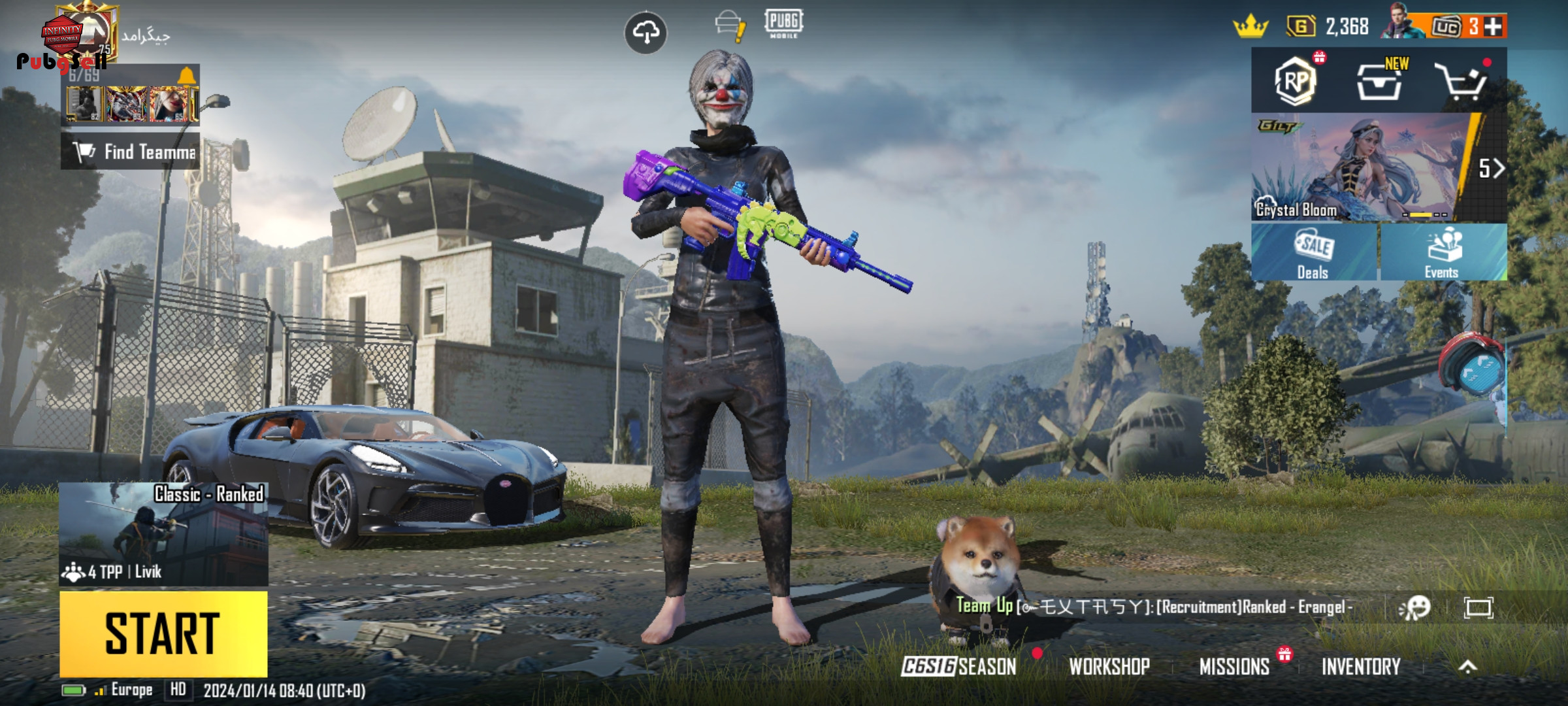Screen dimensions: 1568x706
Task: Open the Missions menu
Action: [x=1234, y=667]
